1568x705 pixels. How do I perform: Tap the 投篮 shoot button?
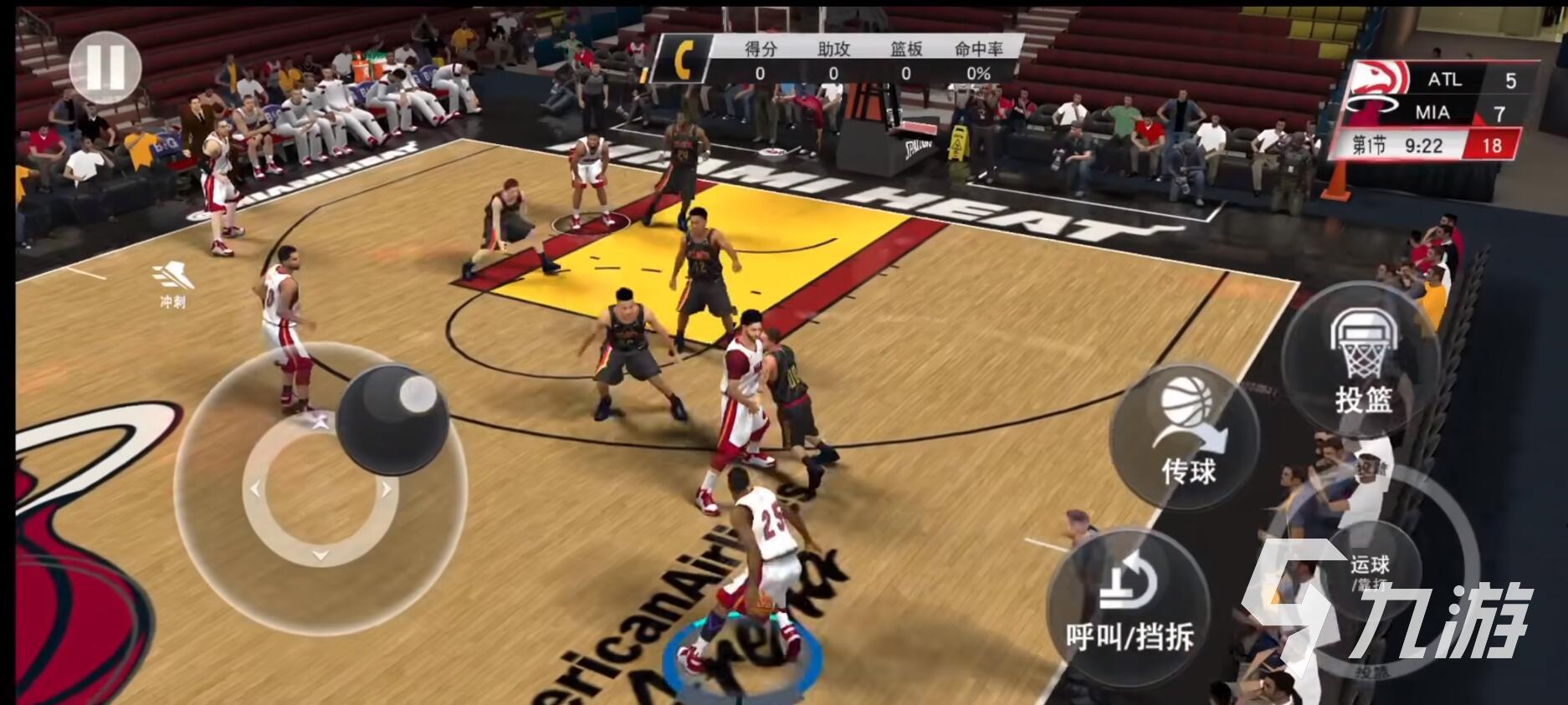pos(1362,361)
